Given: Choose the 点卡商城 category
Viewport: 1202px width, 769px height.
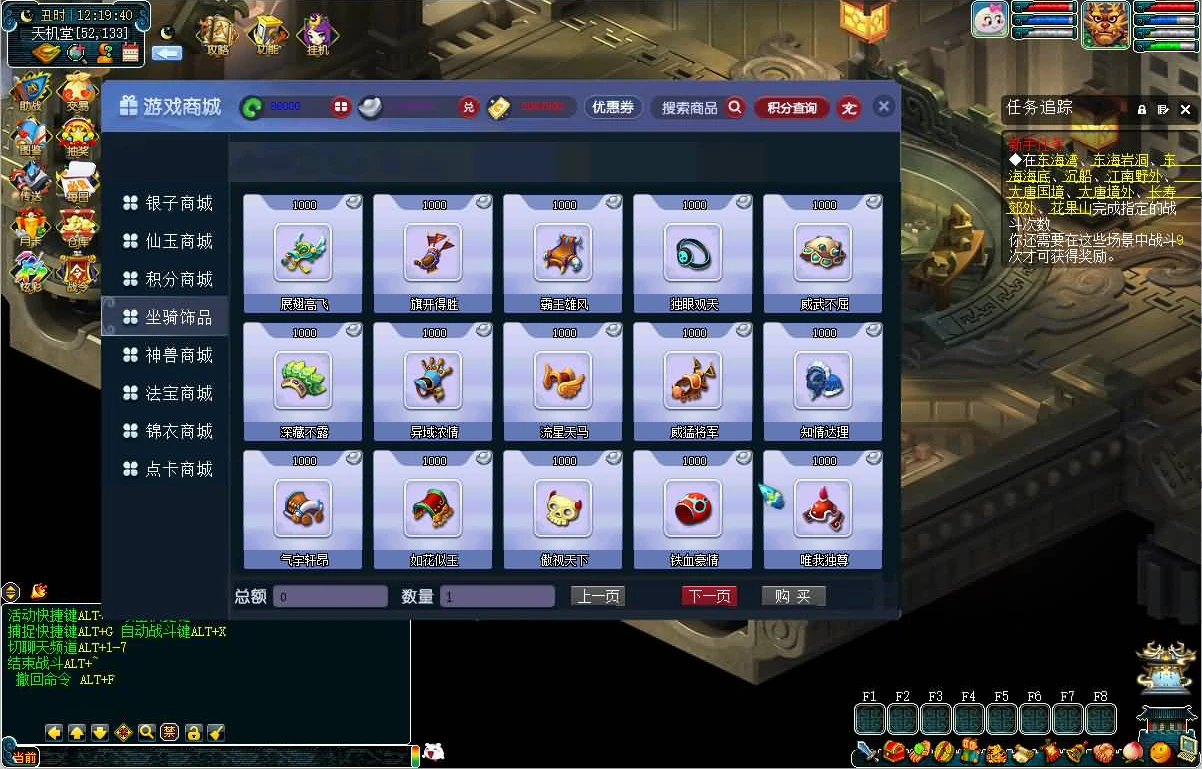Looking at the screenshot, I should 168,470.
